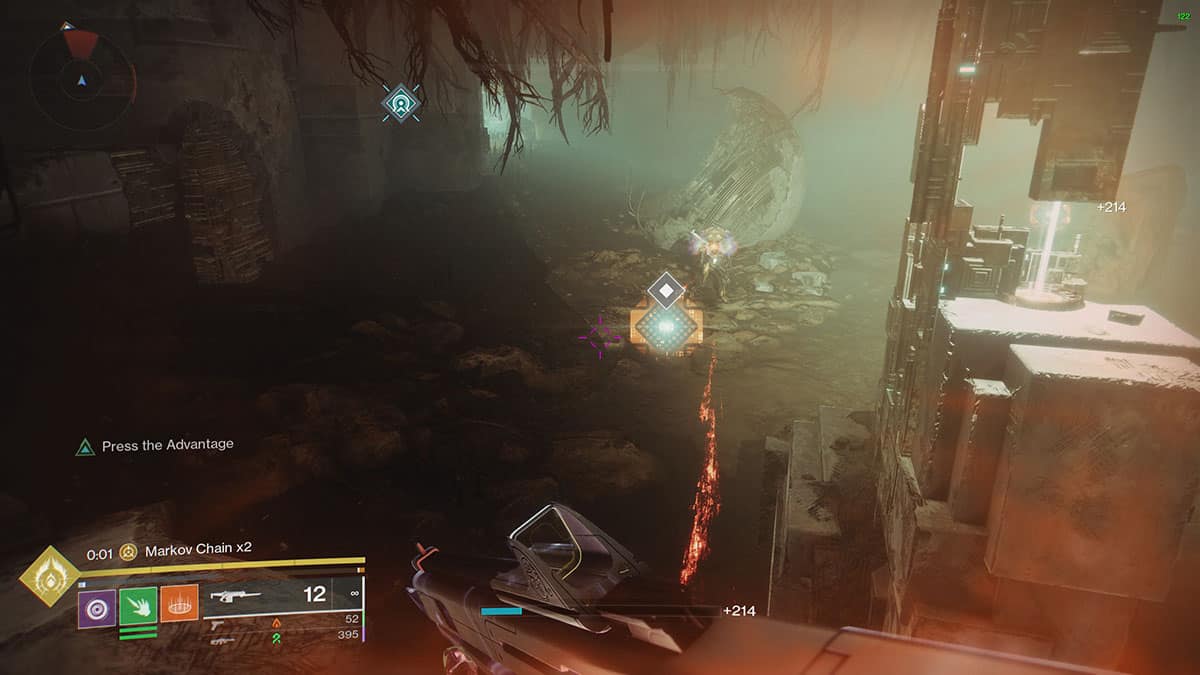Viewport: 1200px width, 675px height.
Task: Select the teal objective marker near the roots
Action: click(401, 102)
